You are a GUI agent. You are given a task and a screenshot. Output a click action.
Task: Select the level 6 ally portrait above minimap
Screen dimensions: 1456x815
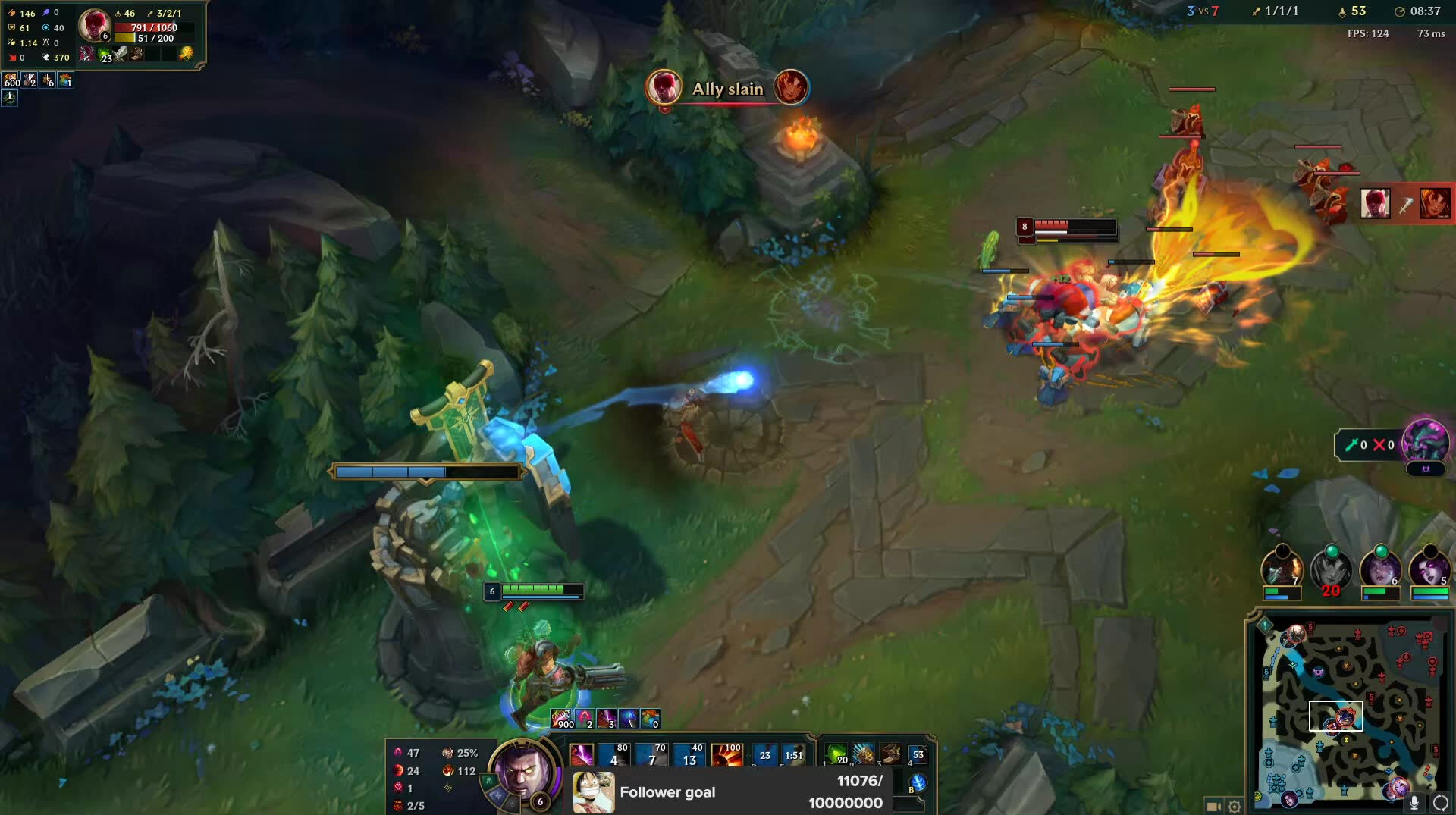[1380, 569]
